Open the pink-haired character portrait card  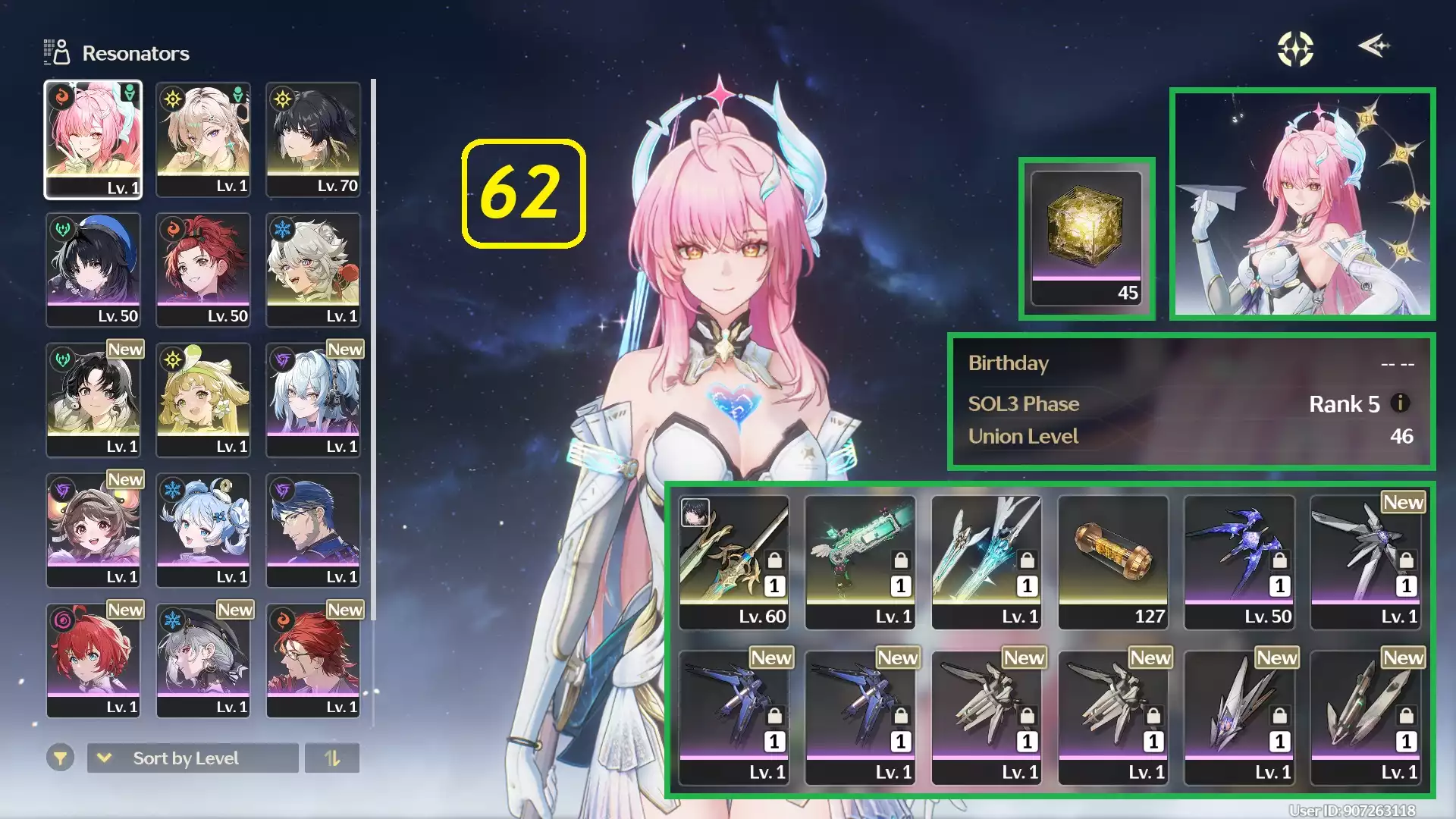(1302, 203)
